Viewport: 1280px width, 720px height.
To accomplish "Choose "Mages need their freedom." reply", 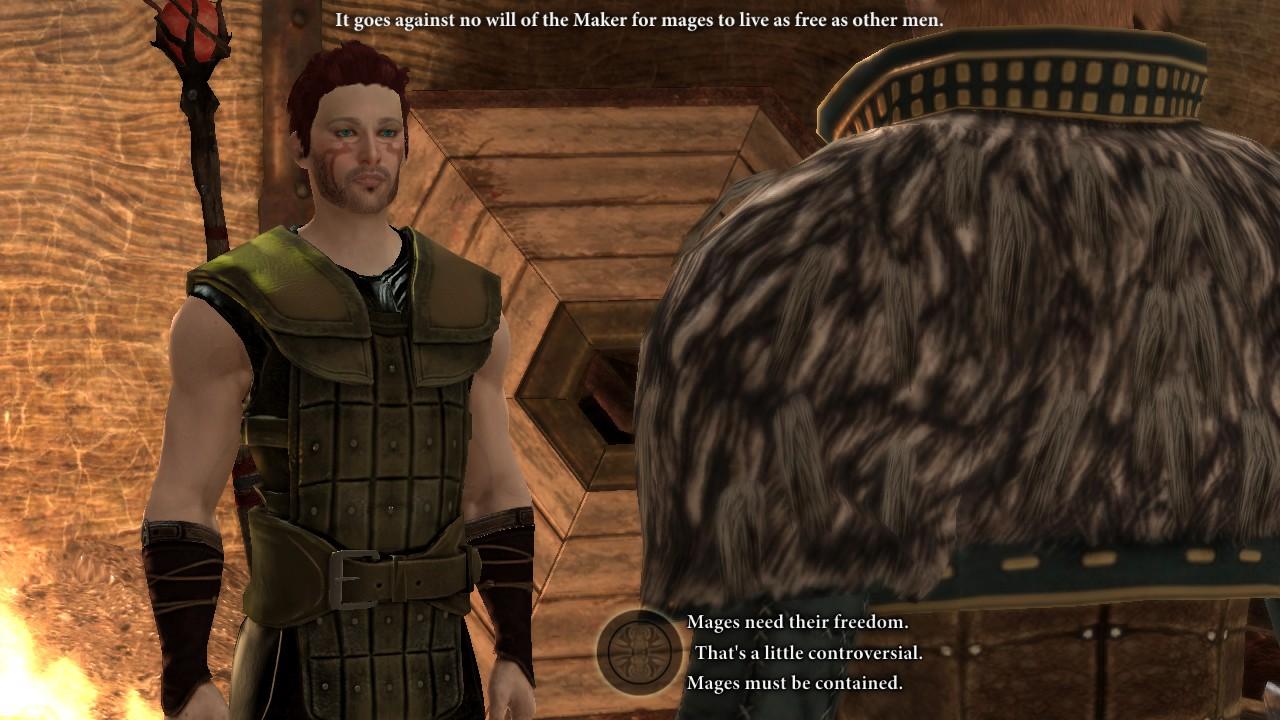I will coord(797,622).
